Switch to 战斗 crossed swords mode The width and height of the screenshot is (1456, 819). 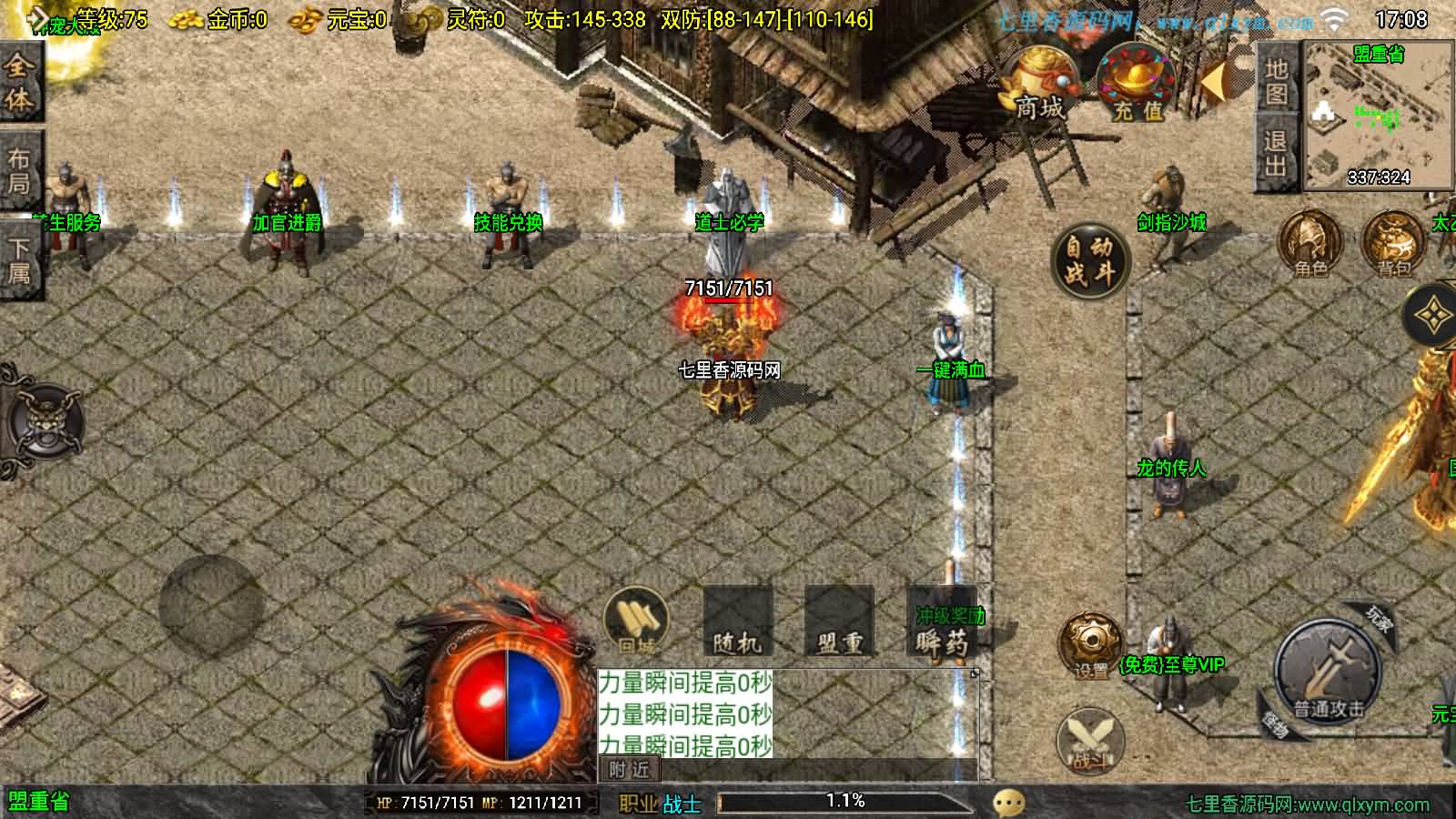pyautogui.click(x=1090, y=741)
